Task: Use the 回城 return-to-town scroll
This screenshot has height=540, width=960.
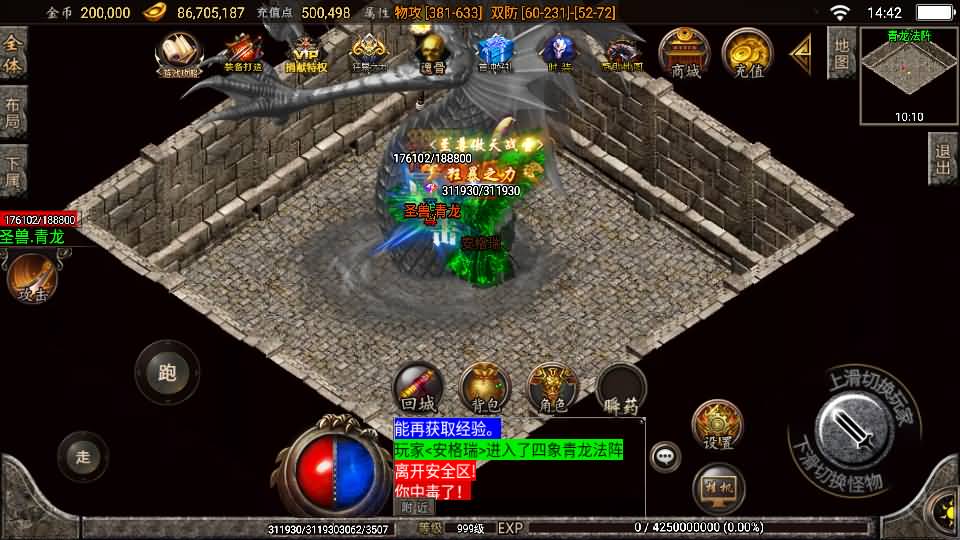Action: click(x=418, y=388)
